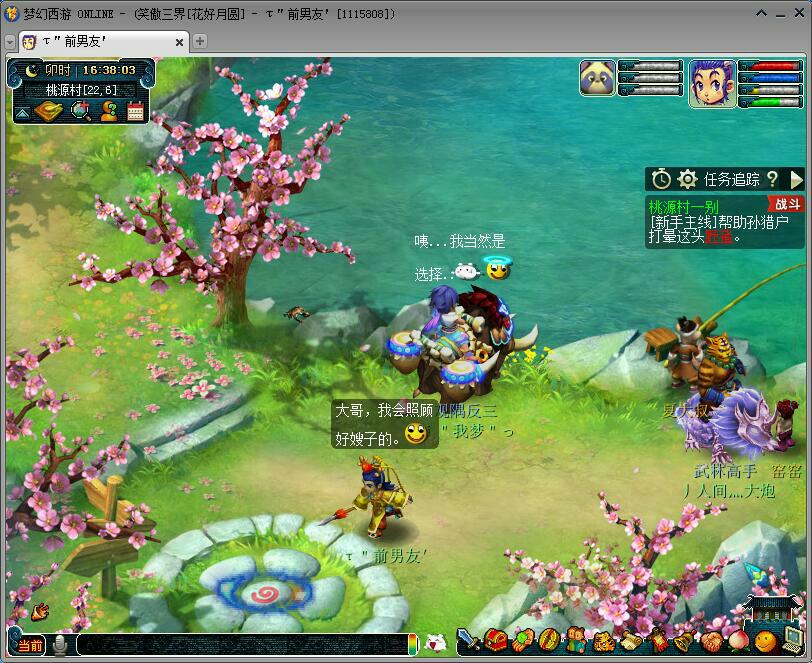Open quest tracker gear settings
Viewport: 812px width, 663px height.
click(x=687, y=179)
